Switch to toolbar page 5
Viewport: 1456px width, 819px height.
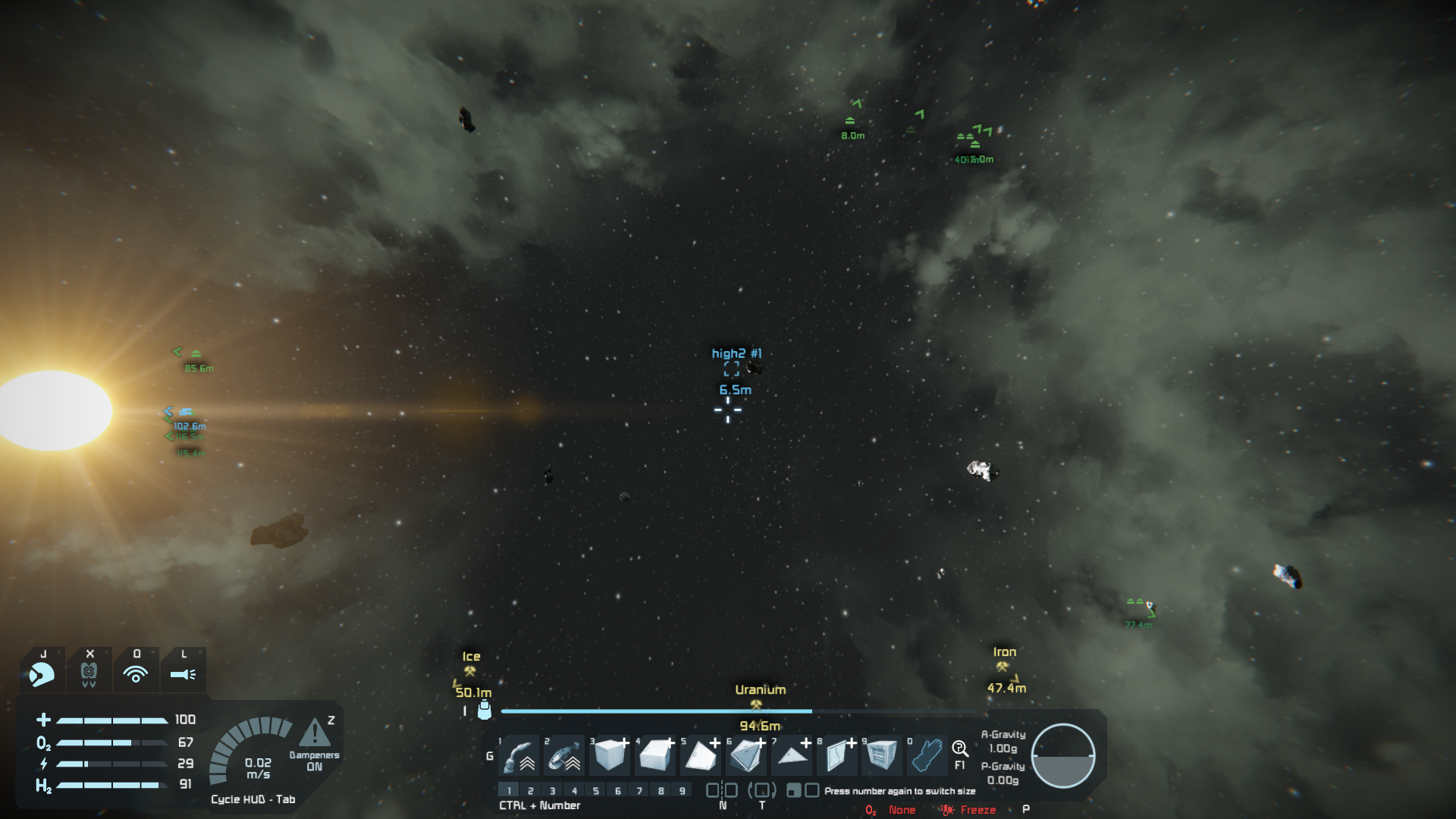pyautogui.click(x=596, y=791)
